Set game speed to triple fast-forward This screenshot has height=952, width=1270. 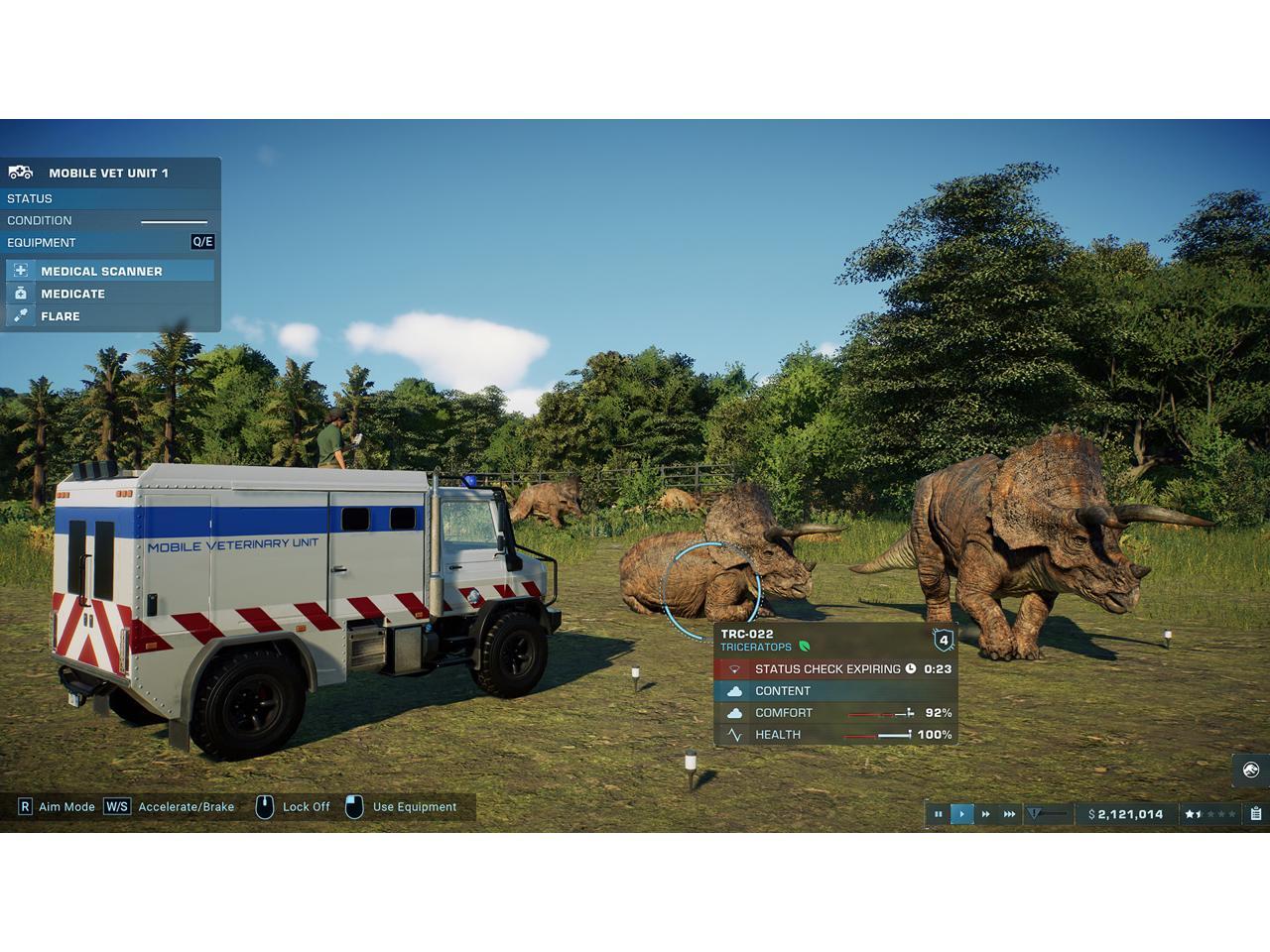click(1009, 814)
